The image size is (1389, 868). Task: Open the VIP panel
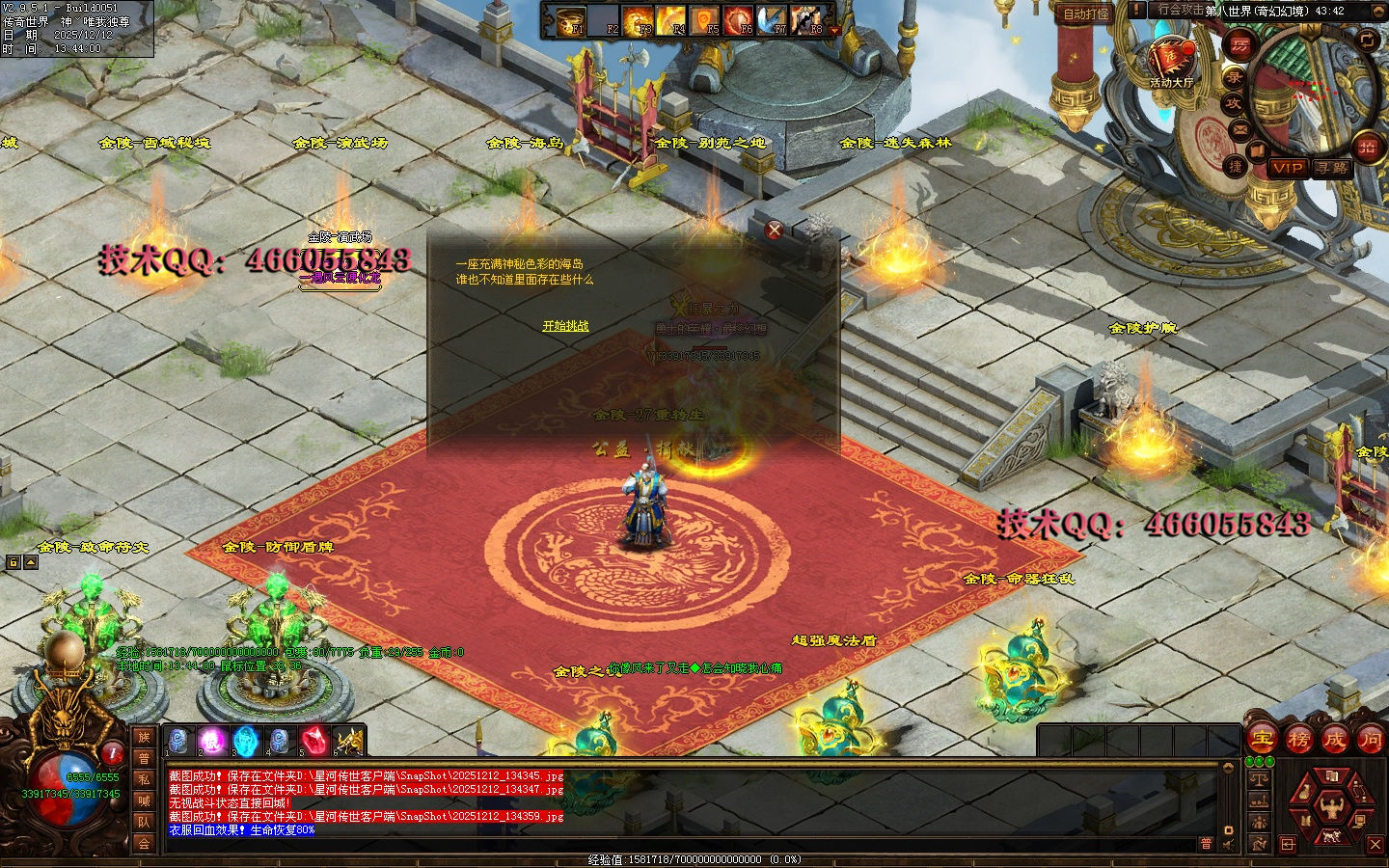[x=1287, y=168]
